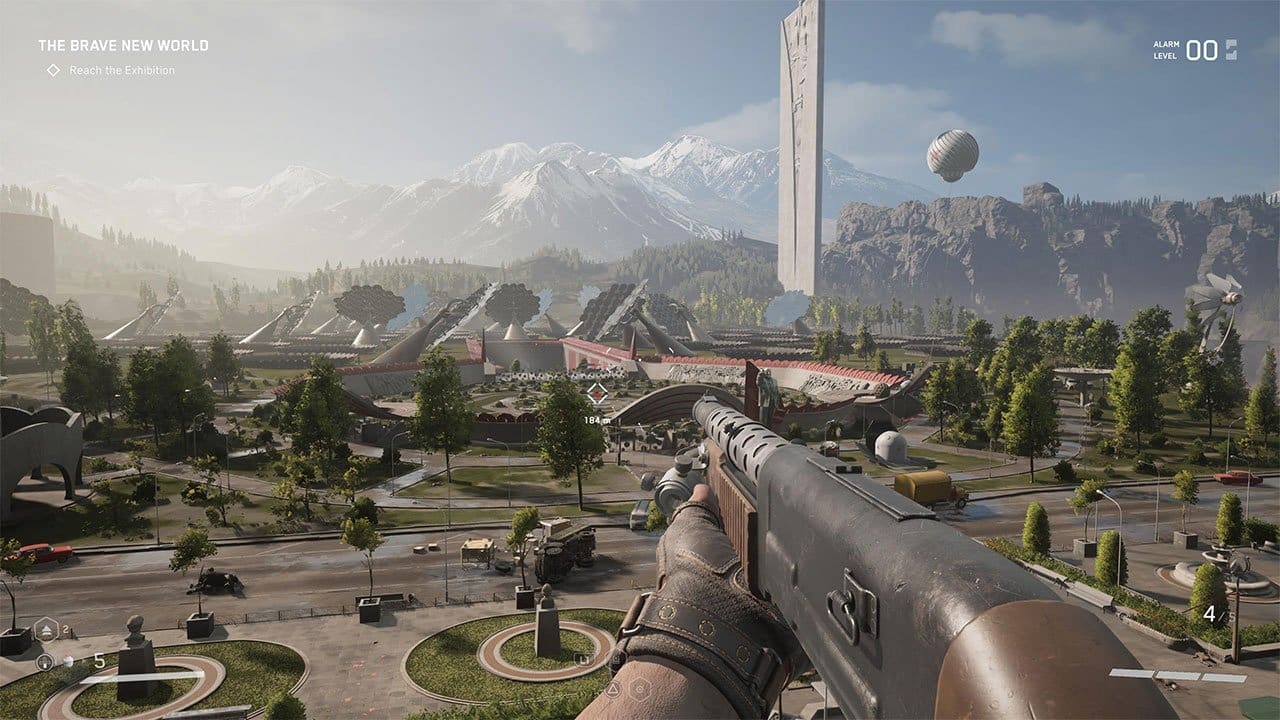Select the 'Reach the Exhibition' objective
1280x720 pixels.
pyautogui.click(x=121, y=70)
